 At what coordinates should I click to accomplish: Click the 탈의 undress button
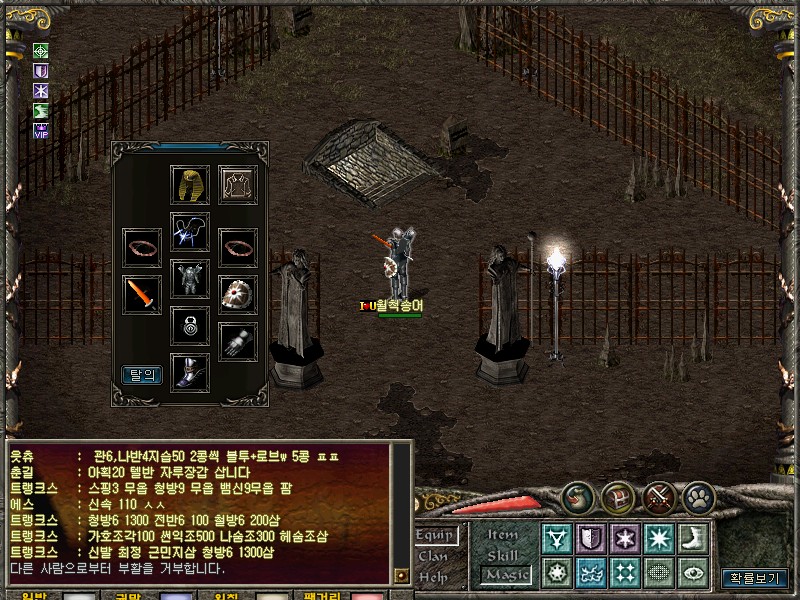point(141,375)
